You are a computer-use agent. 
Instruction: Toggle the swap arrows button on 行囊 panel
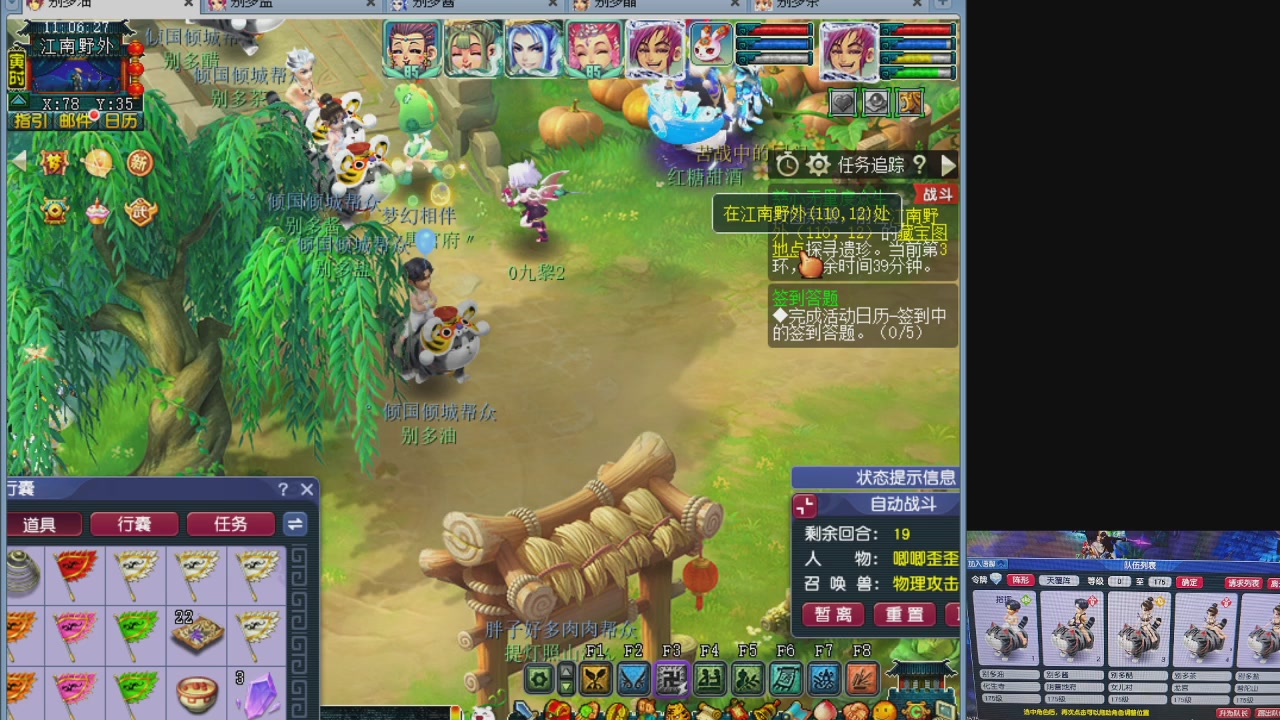(294, 523)
